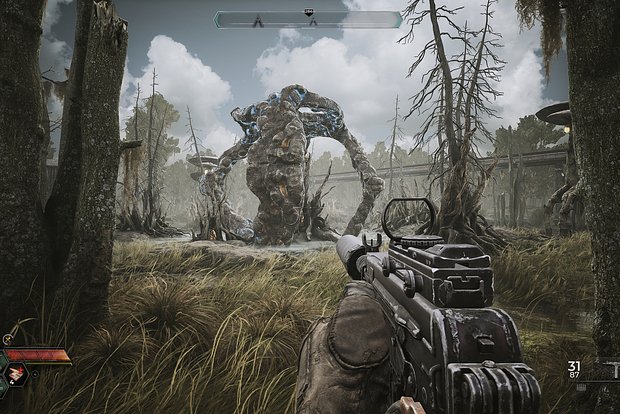This screenshot has height=414, width=620.
Task: Select the compass bar at top
Action: coord(308,19)
